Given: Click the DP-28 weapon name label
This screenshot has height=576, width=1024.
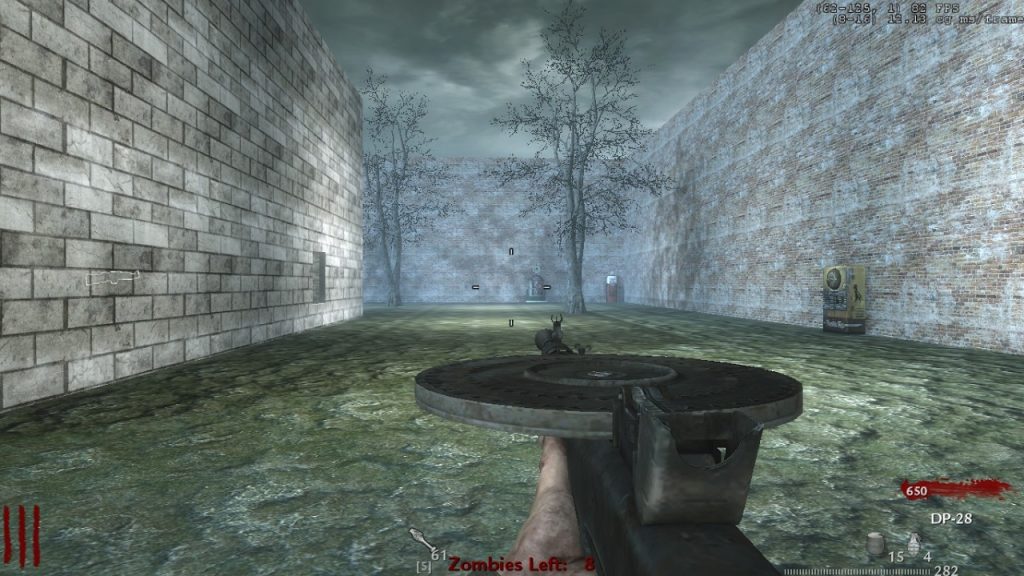Looking at the screenshot, I should pyautogui.click(x=950, y=518).
